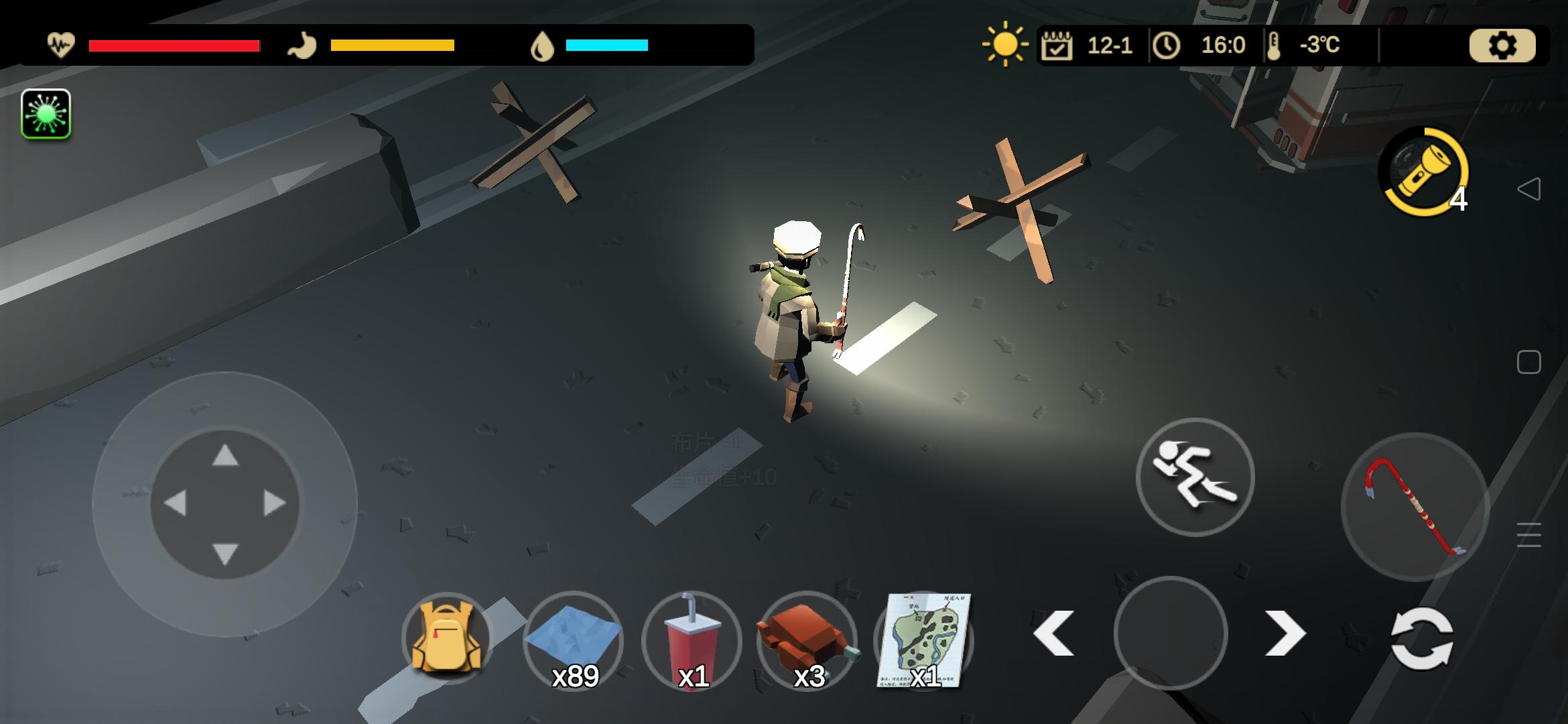
Task: Tap the left arrow on movement pad
Action: (x=176, y=503)
